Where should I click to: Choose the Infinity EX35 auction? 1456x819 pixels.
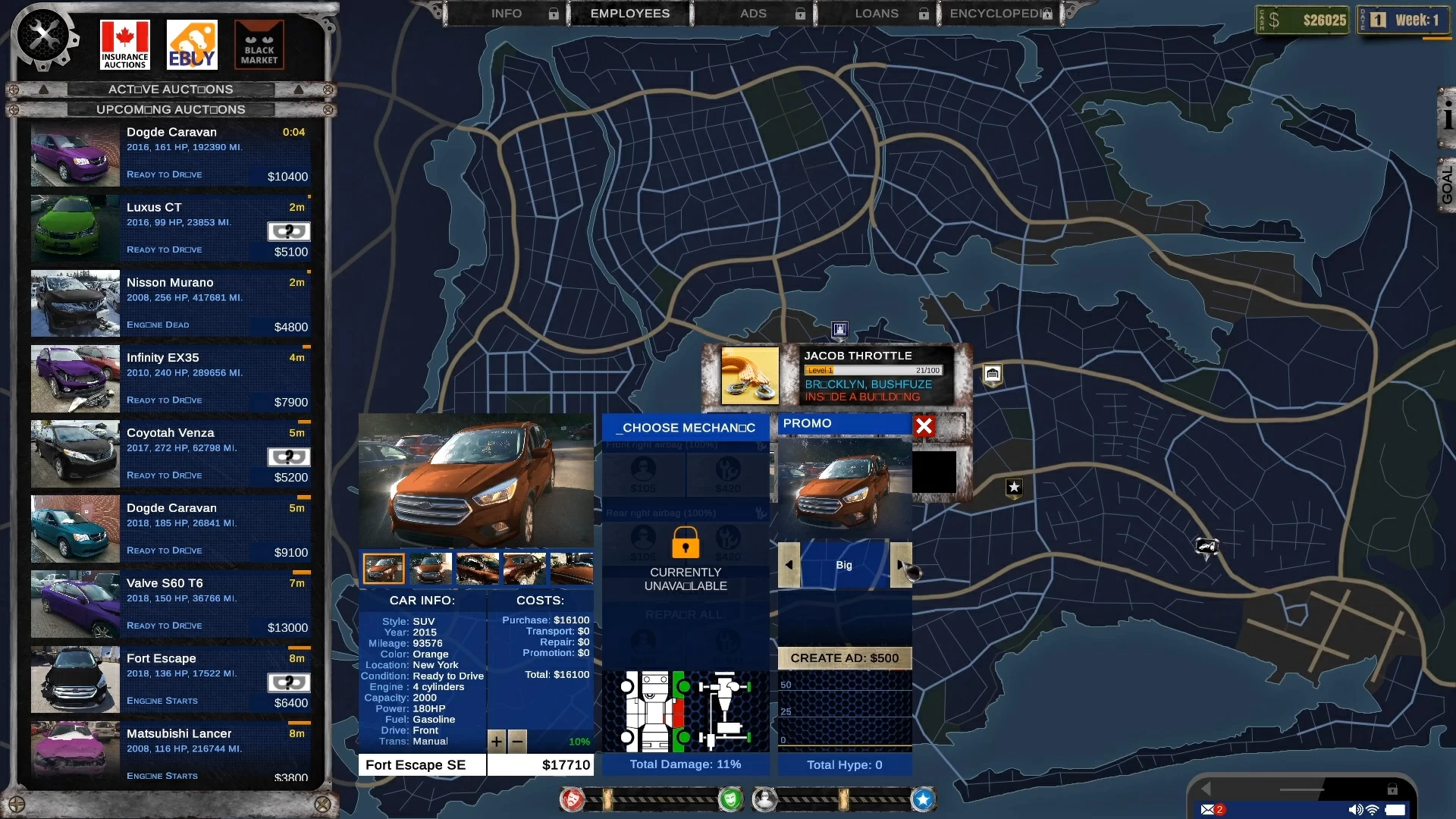coord(171,378)
